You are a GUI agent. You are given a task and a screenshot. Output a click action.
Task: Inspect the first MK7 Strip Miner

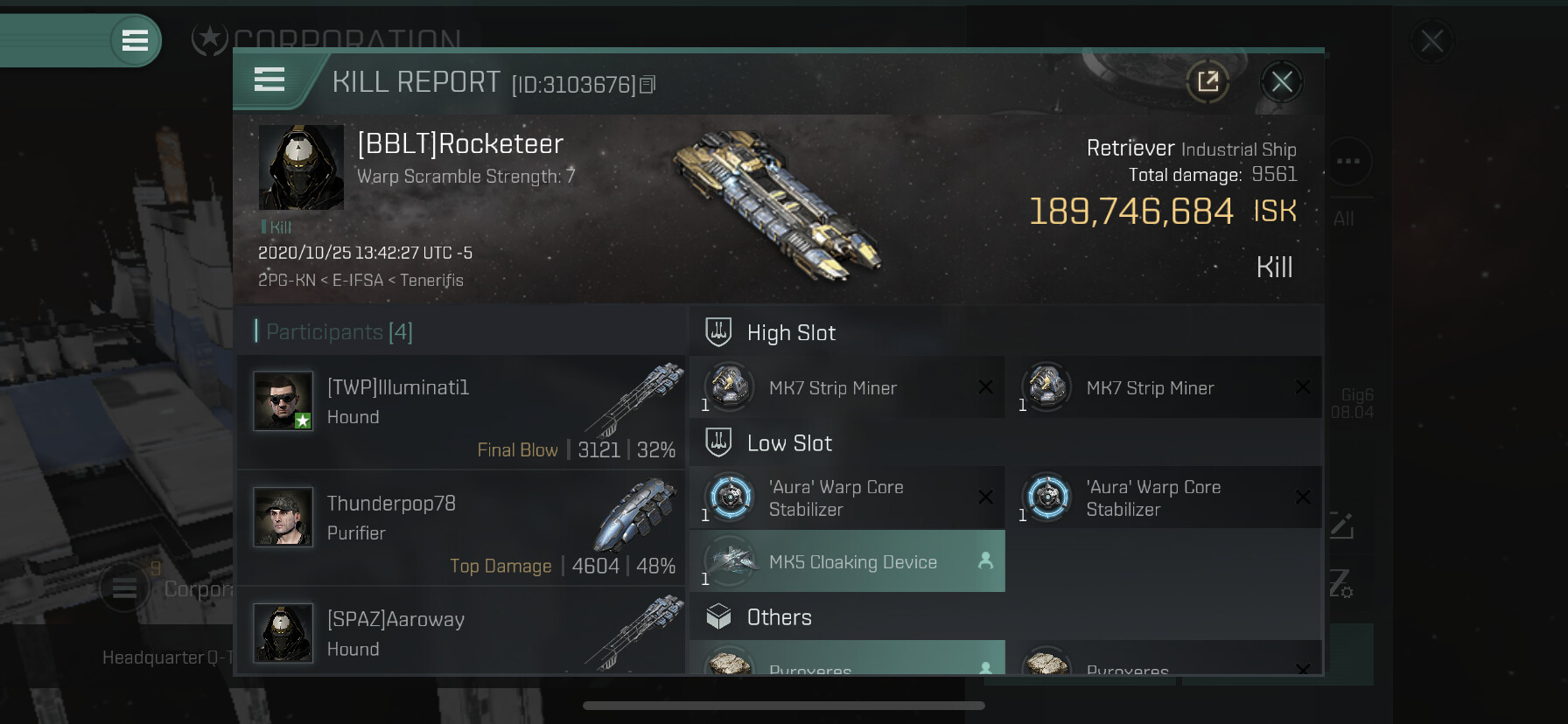point(846,387)
